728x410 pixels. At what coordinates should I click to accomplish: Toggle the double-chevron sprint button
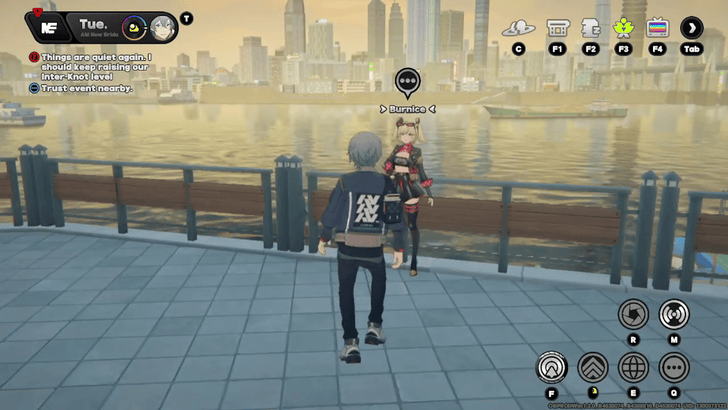[x=593, y=368]
